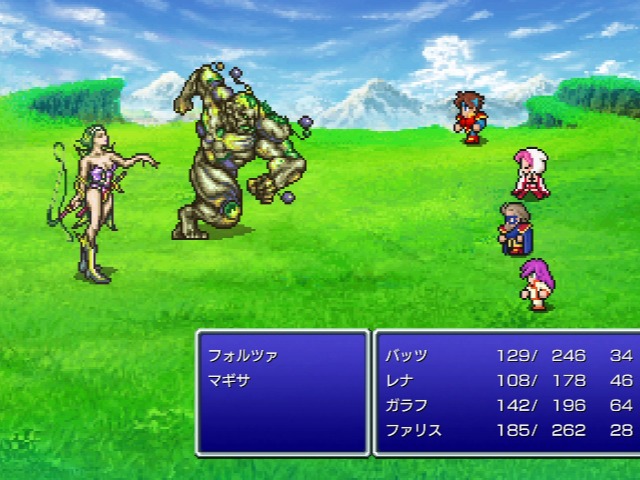Select party member バッツ row
The width and height of the screenshot is (640, 480).
406,355
